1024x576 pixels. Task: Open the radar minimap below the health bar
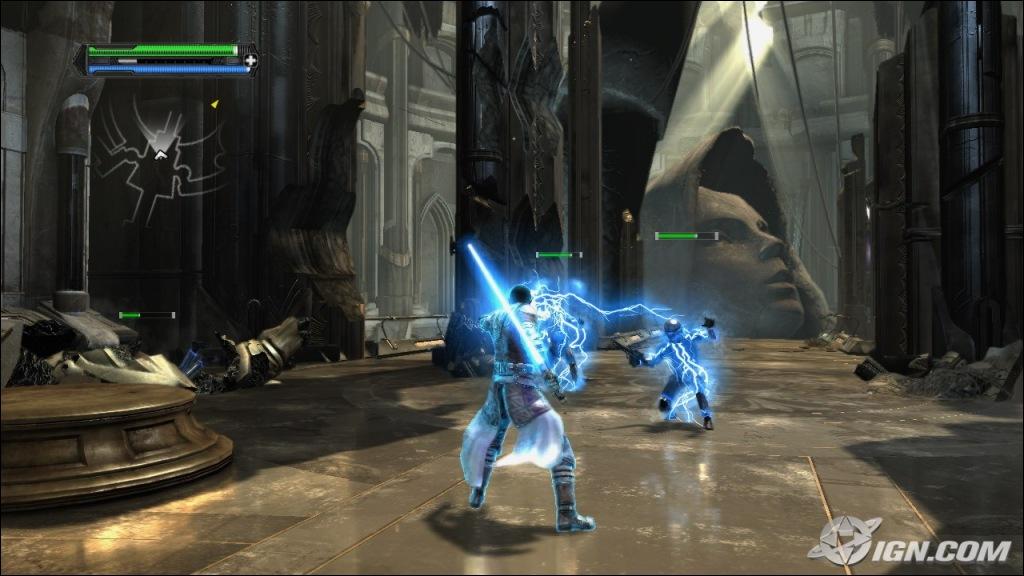pos(160,152)
